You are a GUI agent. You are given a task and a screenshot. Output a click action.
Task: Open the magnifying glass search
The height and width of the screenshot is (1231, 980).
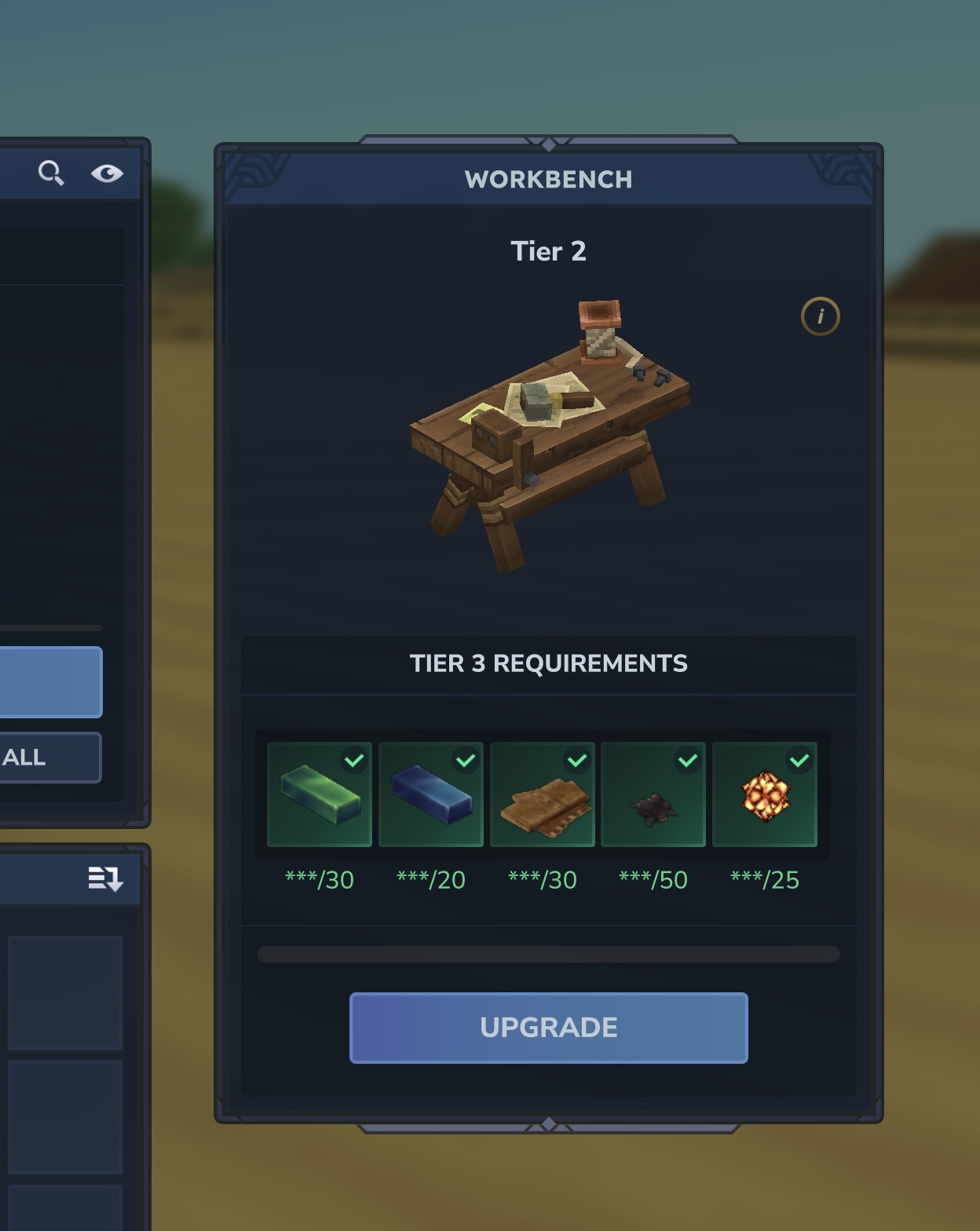[x=51, y=173]
